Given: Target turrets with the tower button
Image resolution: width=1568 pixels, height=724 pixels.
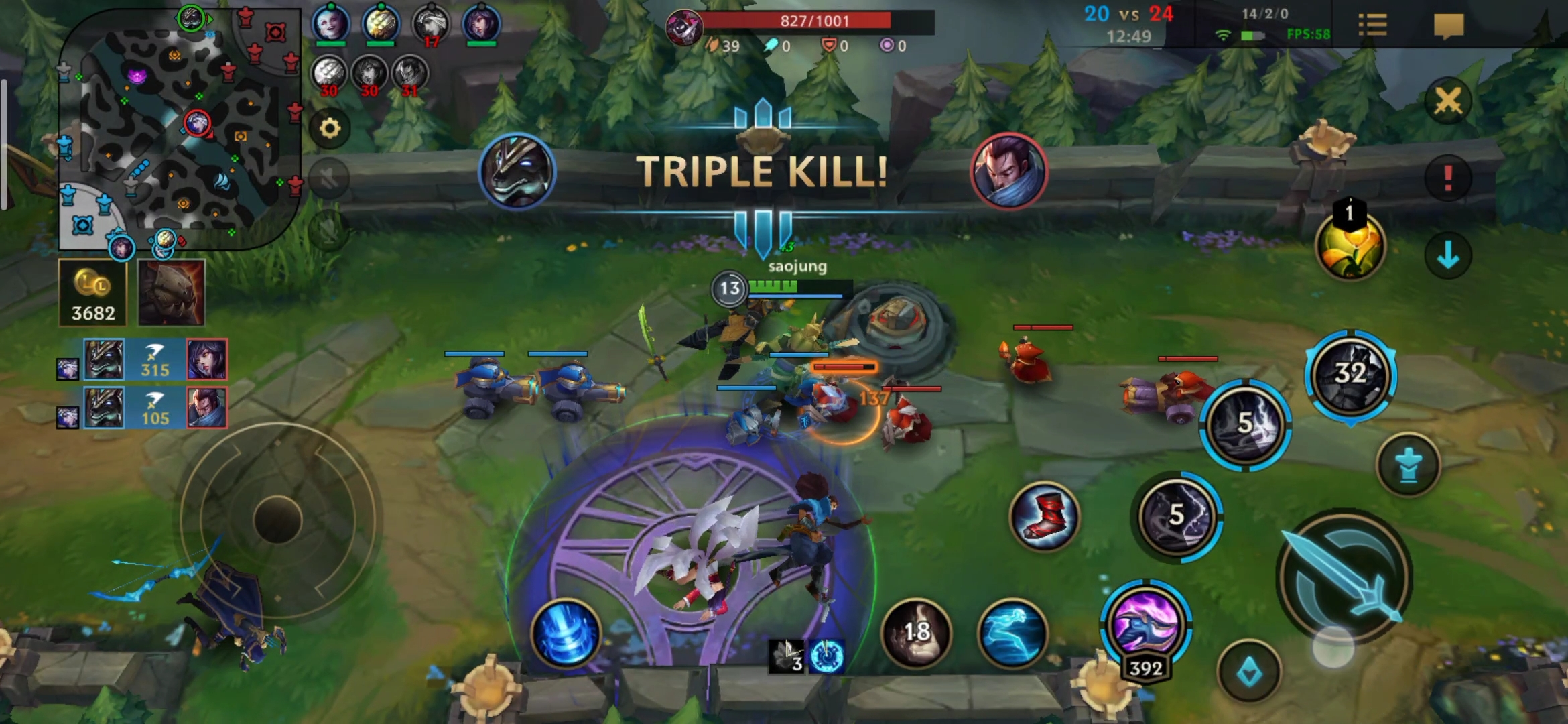Looking at the screenshot, I should click(1409, 465).
